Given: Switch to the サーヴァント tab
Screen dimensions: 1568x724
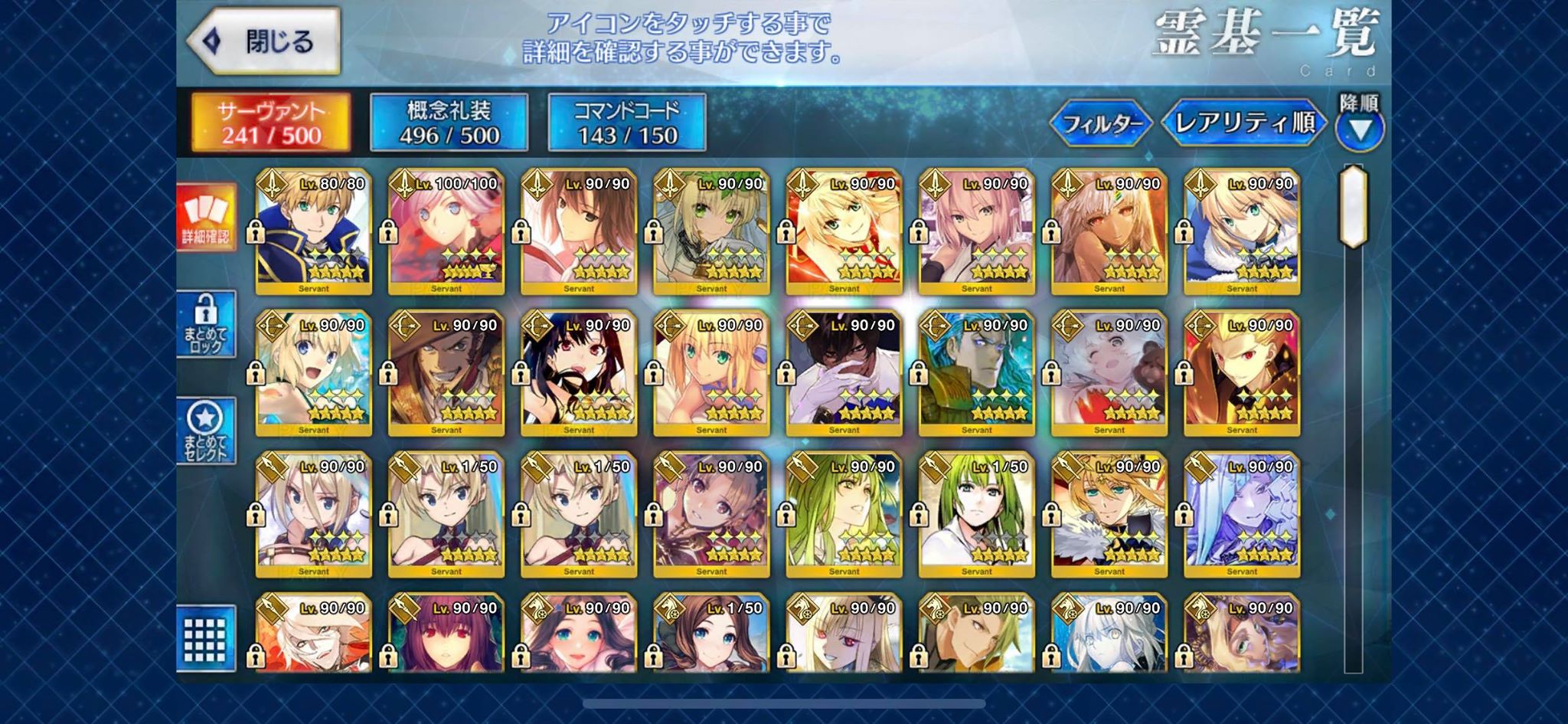Looking at the screenshot, I should click(271, 123).
